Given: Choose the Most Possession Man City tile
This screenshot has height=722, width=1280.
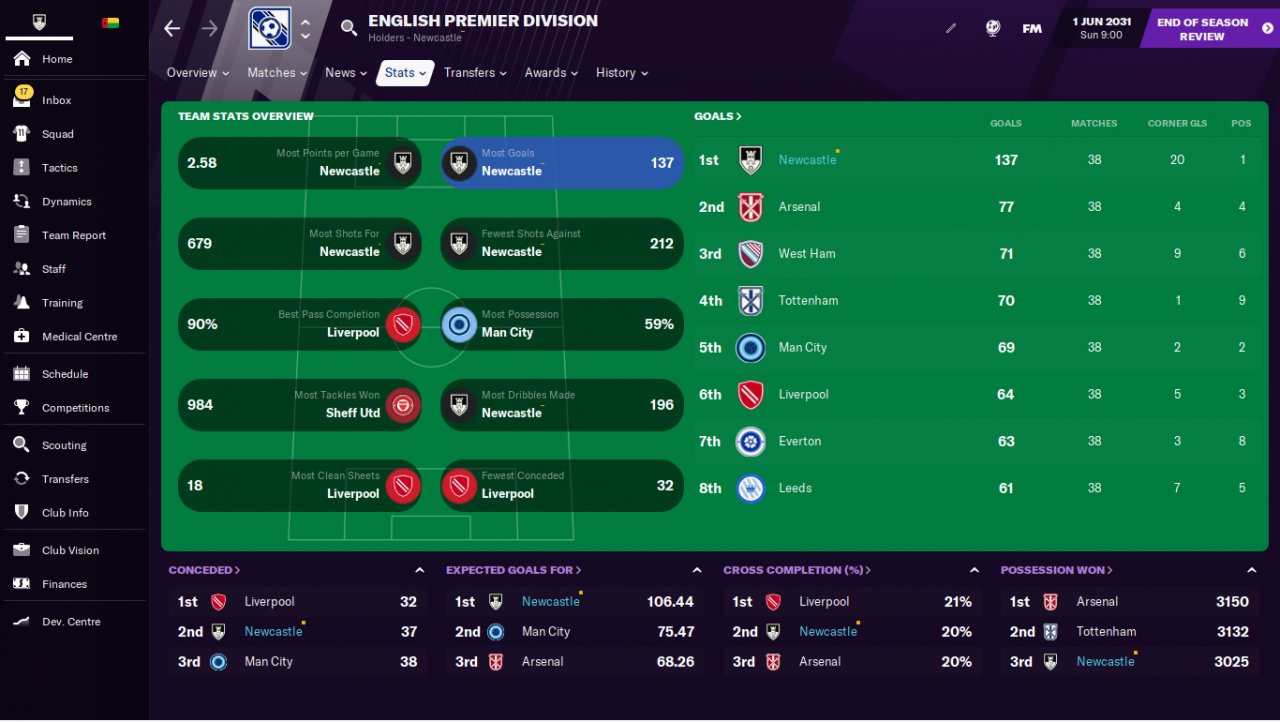Looking at the screenshot, I should point(562,324).
